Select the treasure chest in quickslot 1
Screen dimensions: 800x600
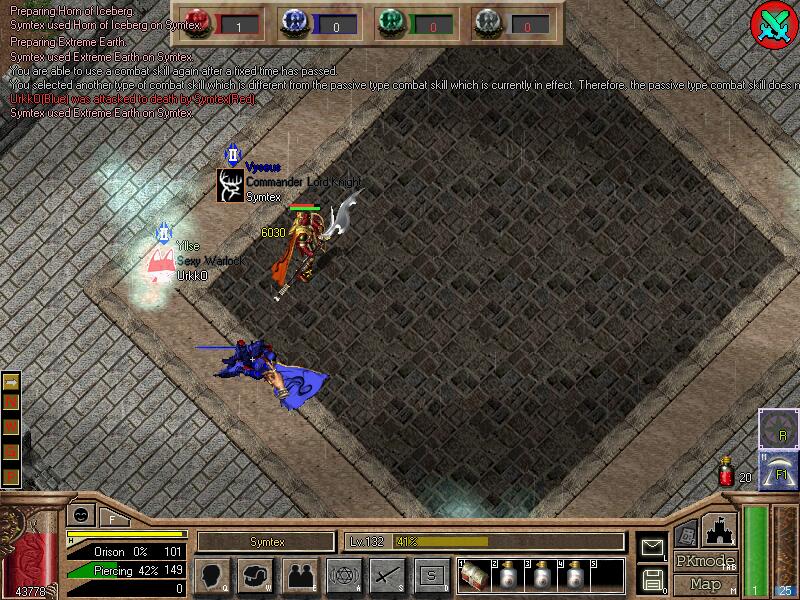(476, 575)
